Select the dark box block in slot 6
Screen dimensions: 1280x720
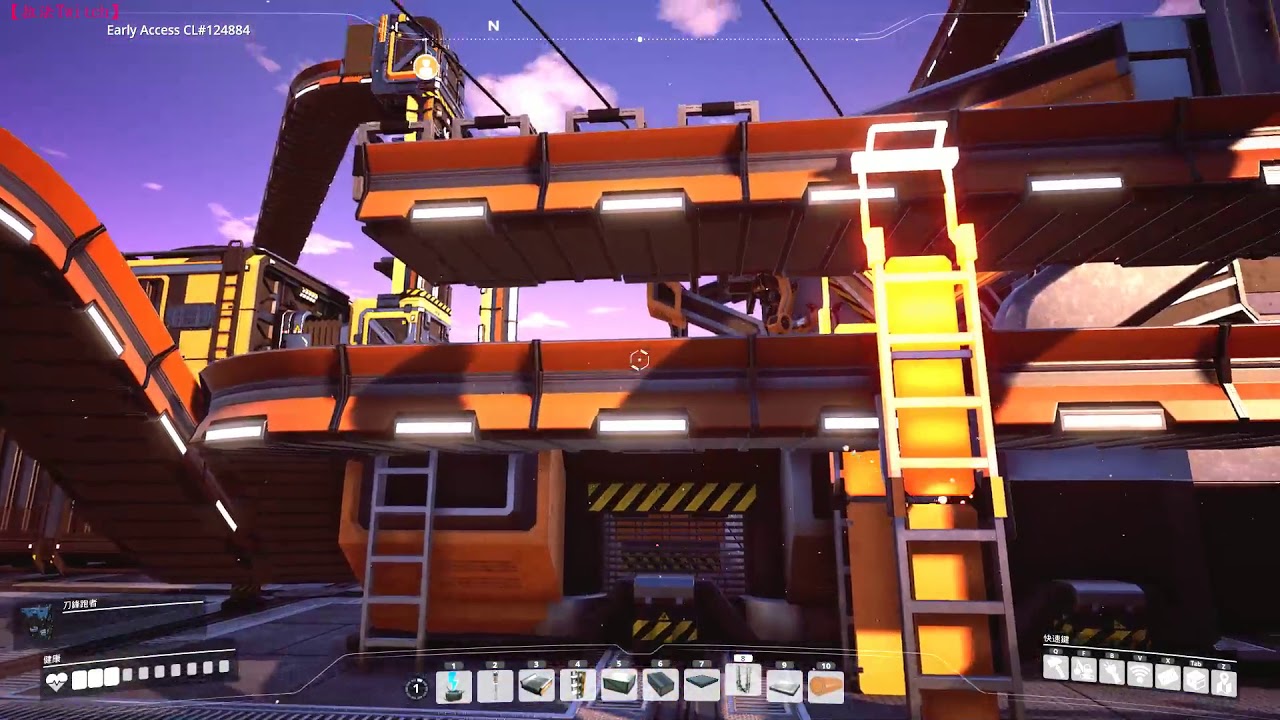[x=660, y=686]
